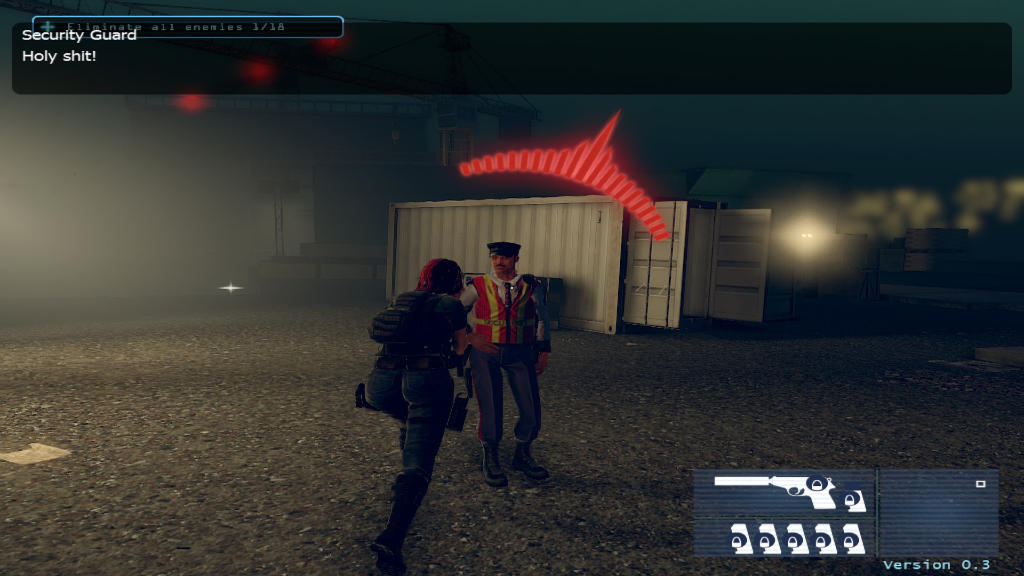Click the Eliminate all enemies objective tracker
The width and height of the screenshot is (1024, 576).
[187, 27]
